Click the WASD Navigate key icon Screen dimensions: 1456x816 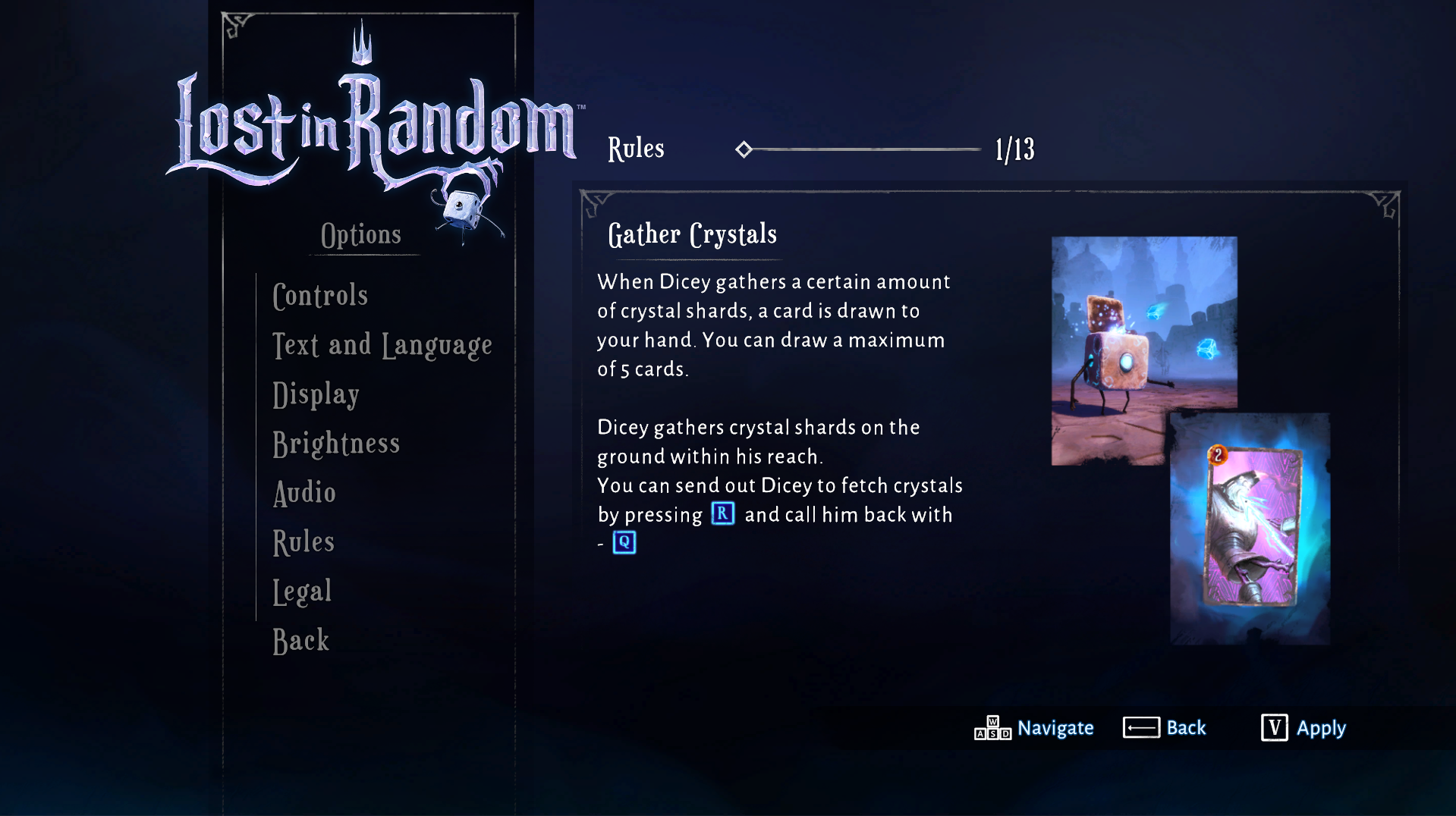click(992, 727)
